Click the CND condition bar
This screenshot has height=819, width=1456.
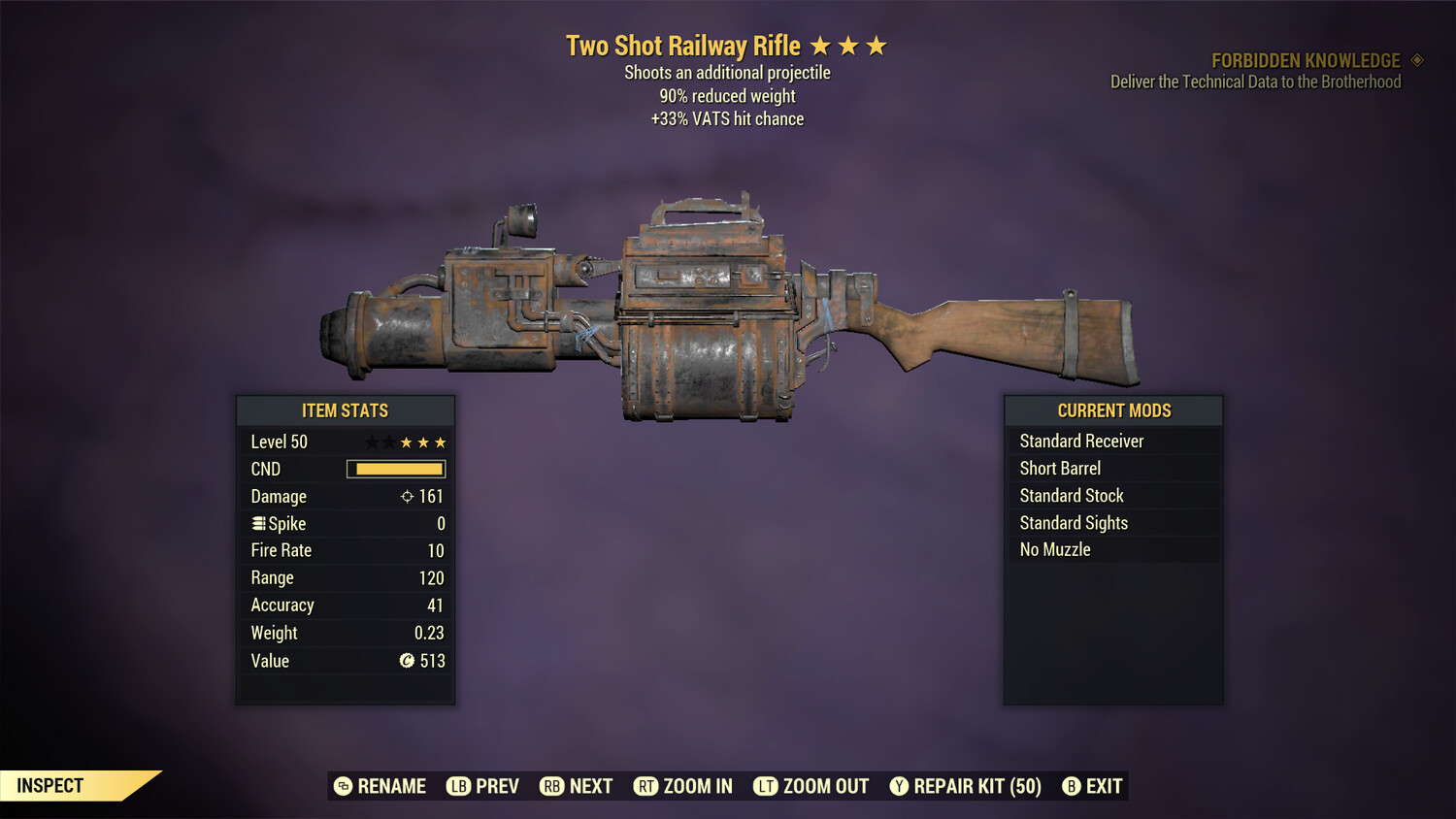[x=395, y=469]
